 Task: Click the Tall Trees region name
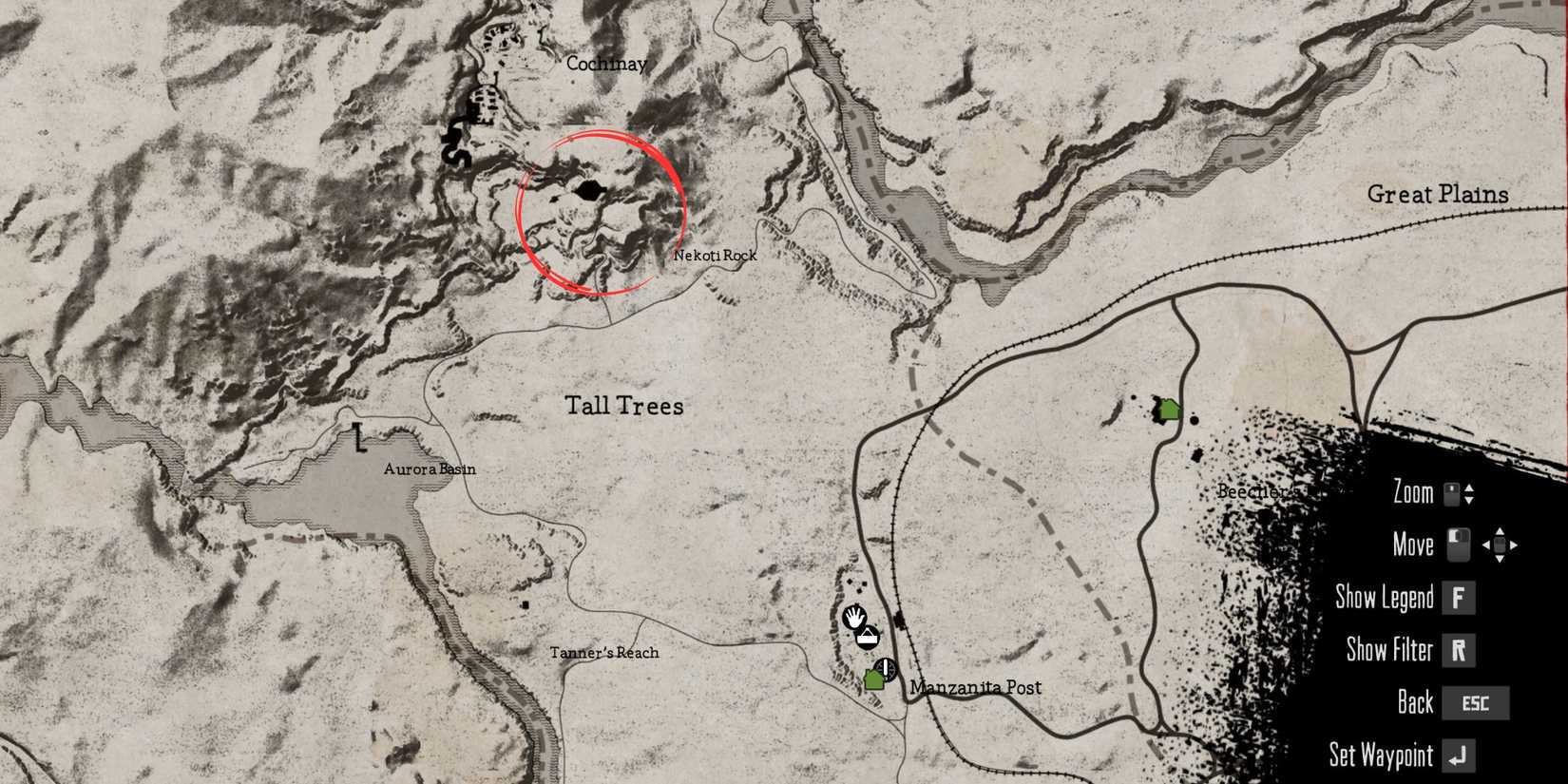(625, 406)
